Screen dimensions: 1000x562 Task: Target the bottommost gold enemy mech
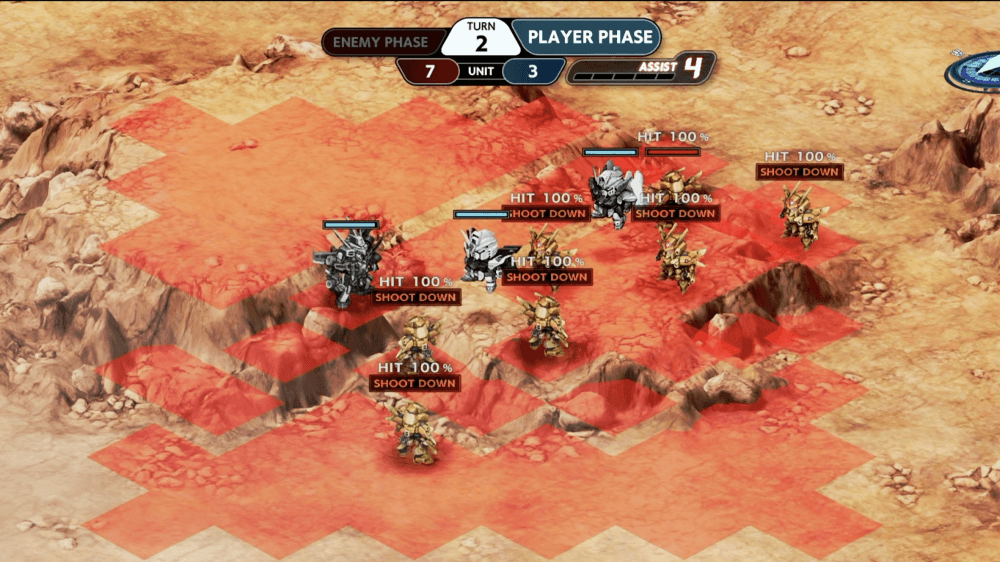pos(413,431)
